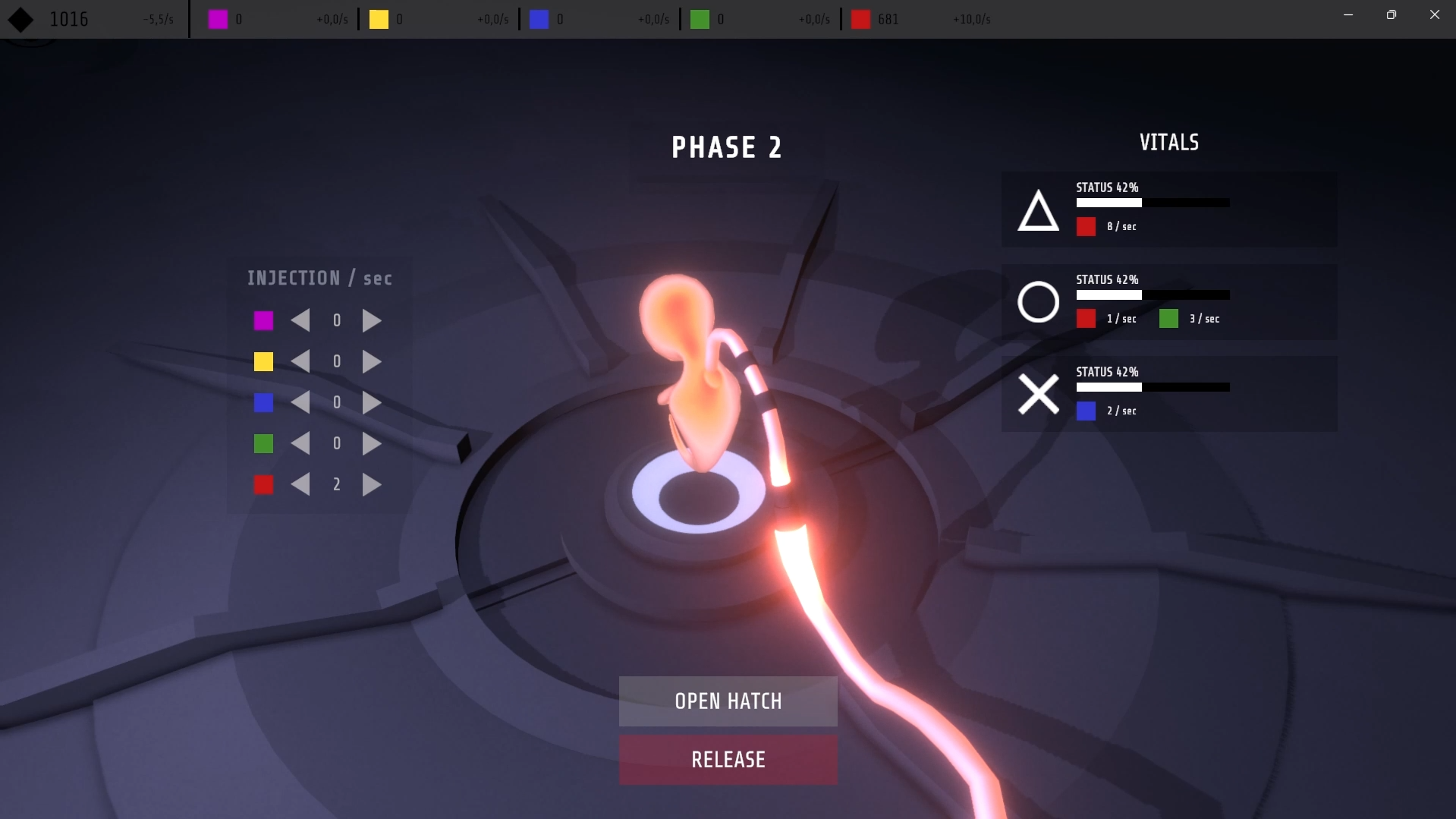Increase the red injection rate
The image size is (1456, 819).
pyautogui.click(x=372, y=484)
